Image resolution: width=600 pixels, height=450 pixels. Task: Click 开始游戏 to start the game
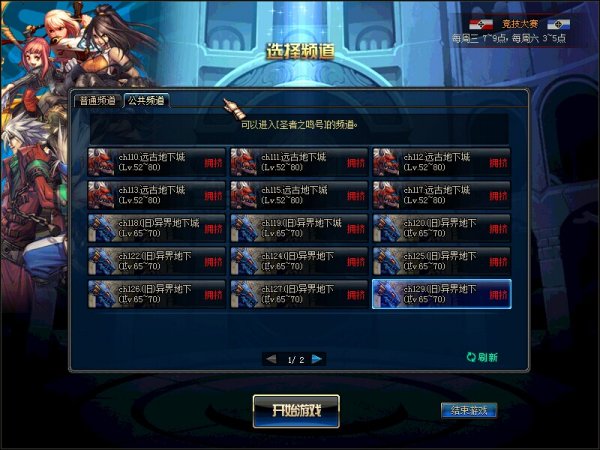pos(296,410)
